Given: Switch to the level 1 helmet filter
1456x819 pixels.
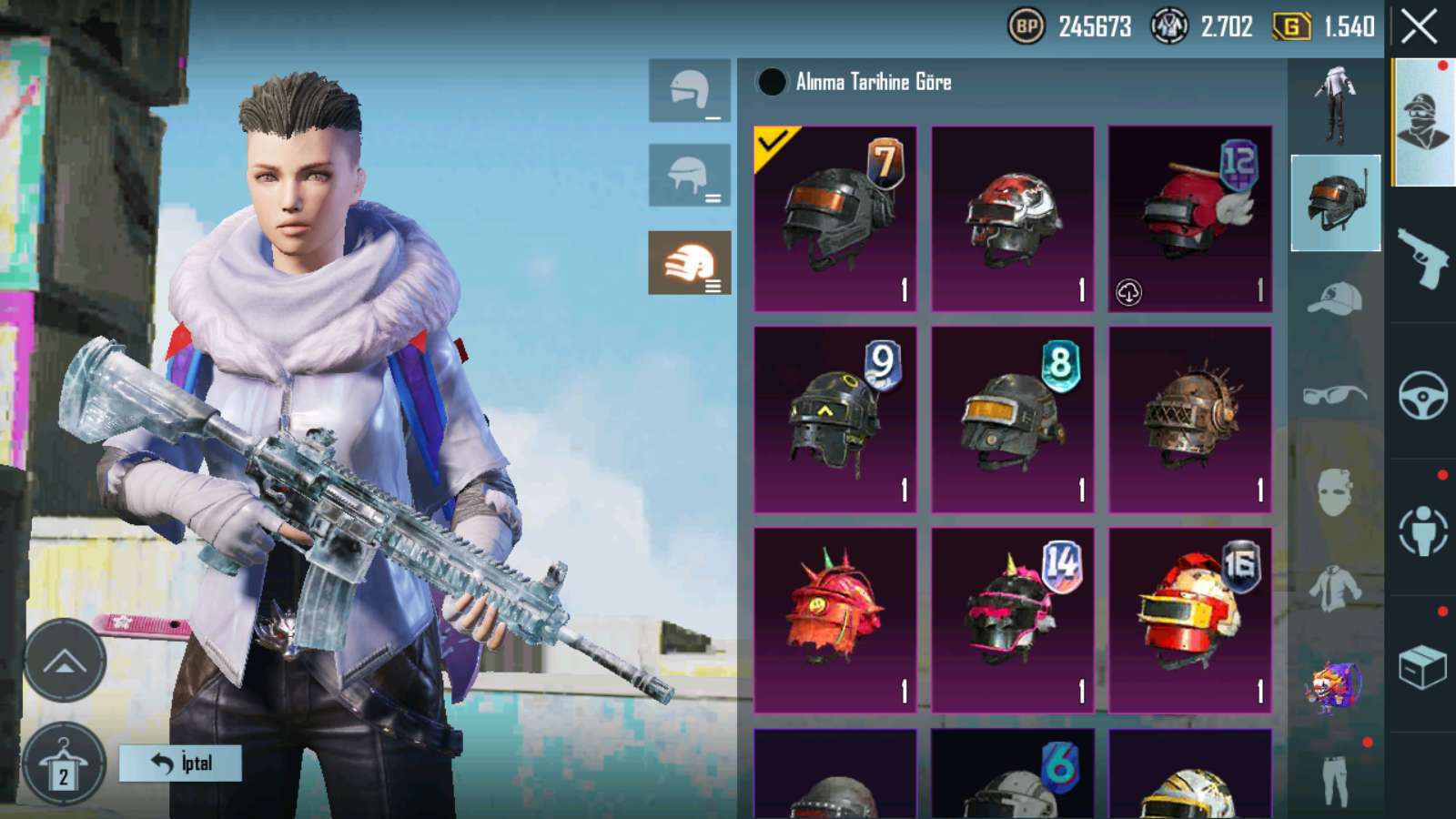Looking at the screenshot, I should coord(689,91).
